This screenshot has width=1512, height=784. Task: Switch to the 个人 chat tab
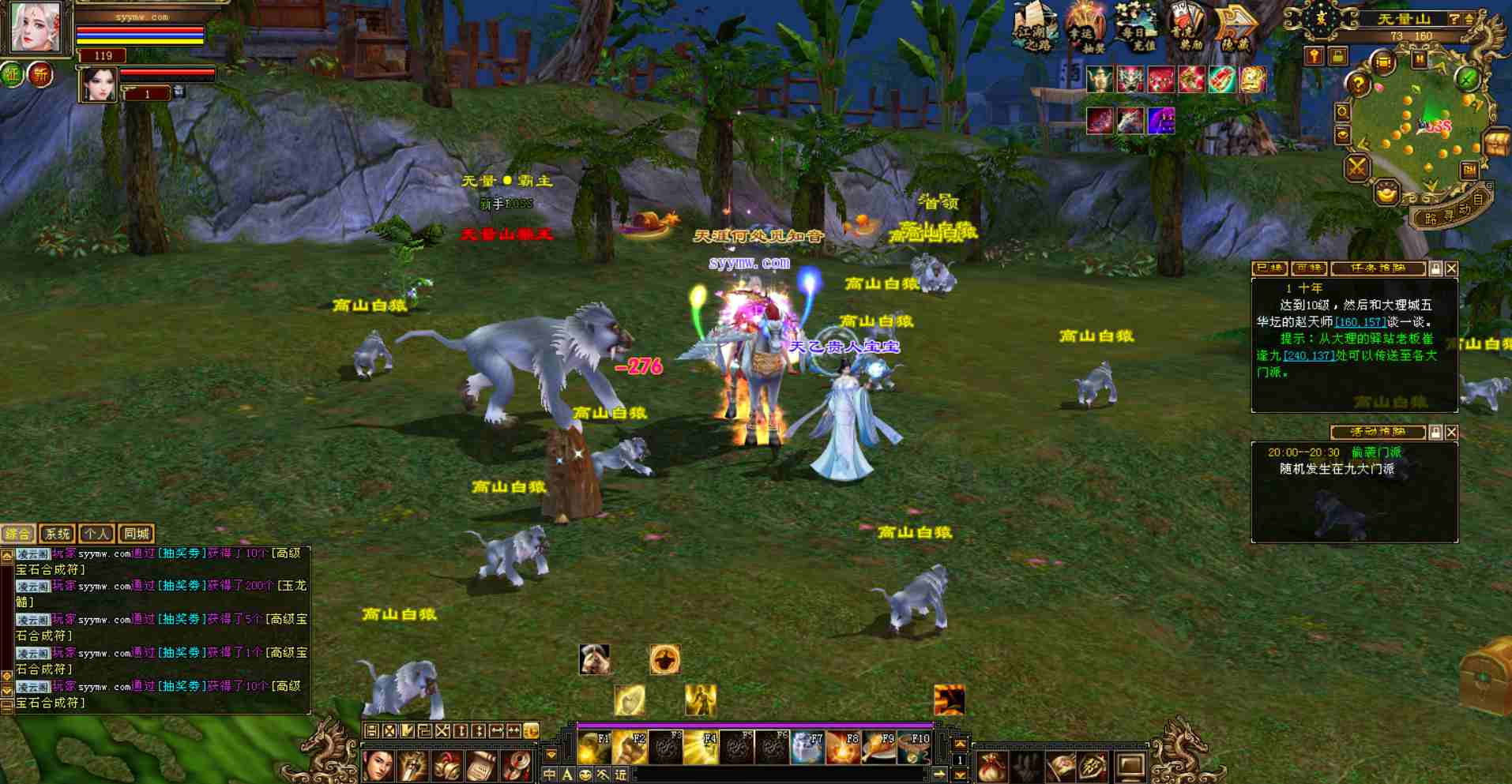[x=96, y=534]
